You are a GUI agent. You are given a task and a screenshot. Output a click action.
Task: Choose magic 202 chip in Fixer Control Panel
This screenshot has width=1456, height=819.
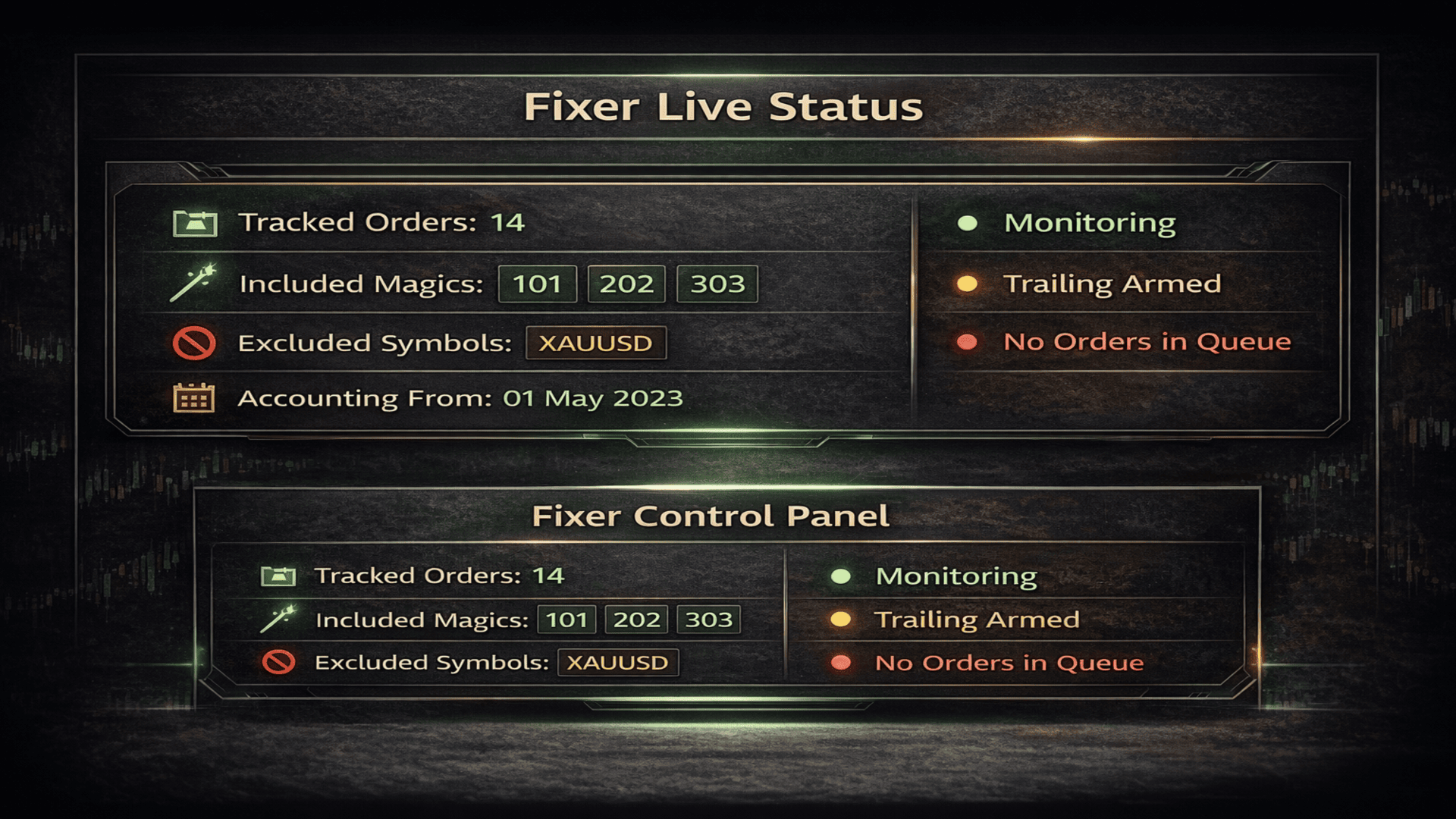[x=636, y=620]
